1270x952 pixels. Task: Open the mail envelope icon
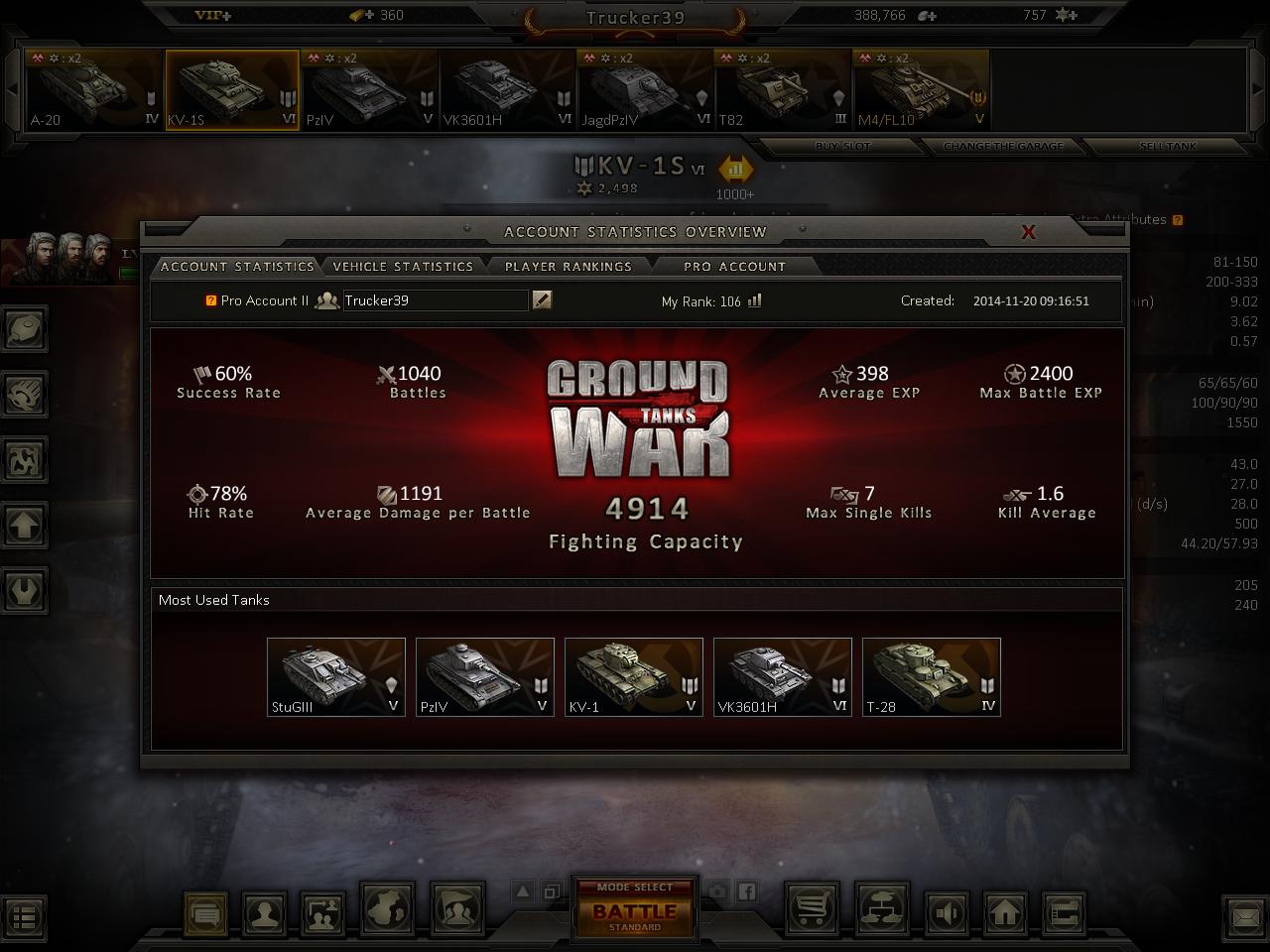coord(1246,917)
